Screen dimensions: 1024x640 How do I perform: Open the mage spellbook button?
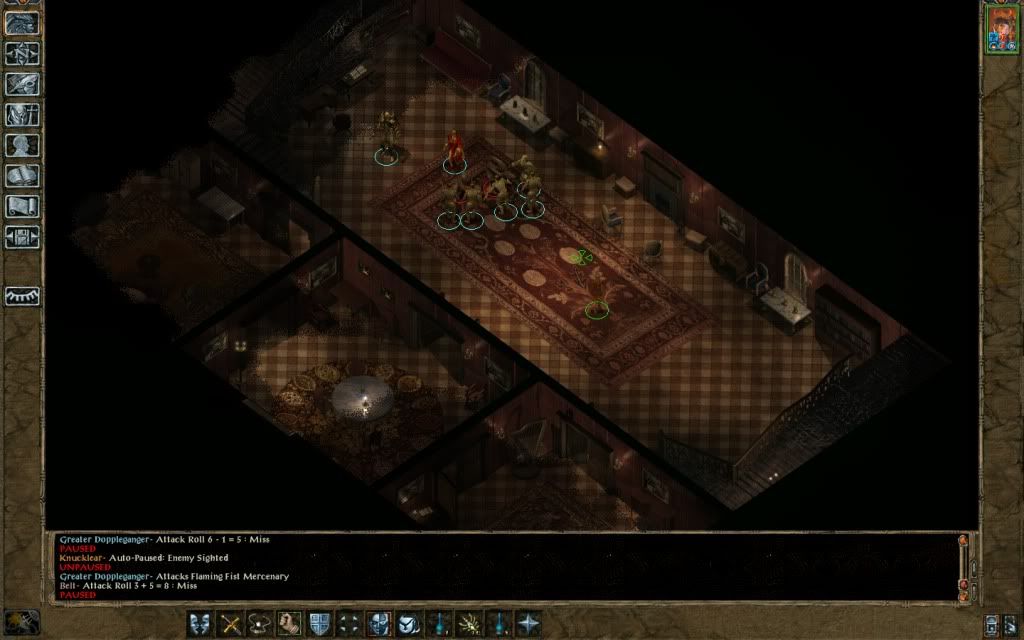[x=22, y=176]
